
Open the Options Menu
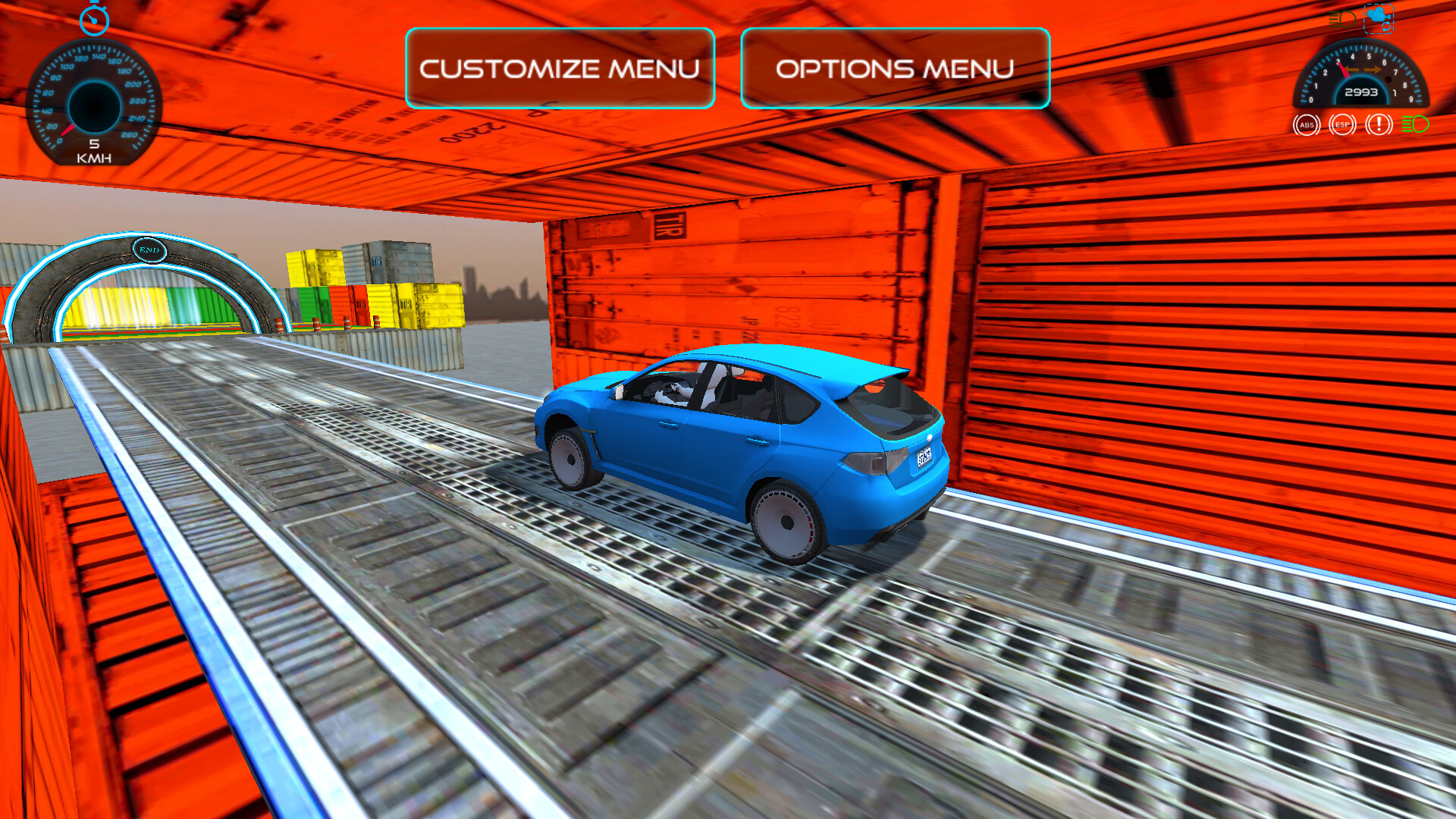point(893,68)
